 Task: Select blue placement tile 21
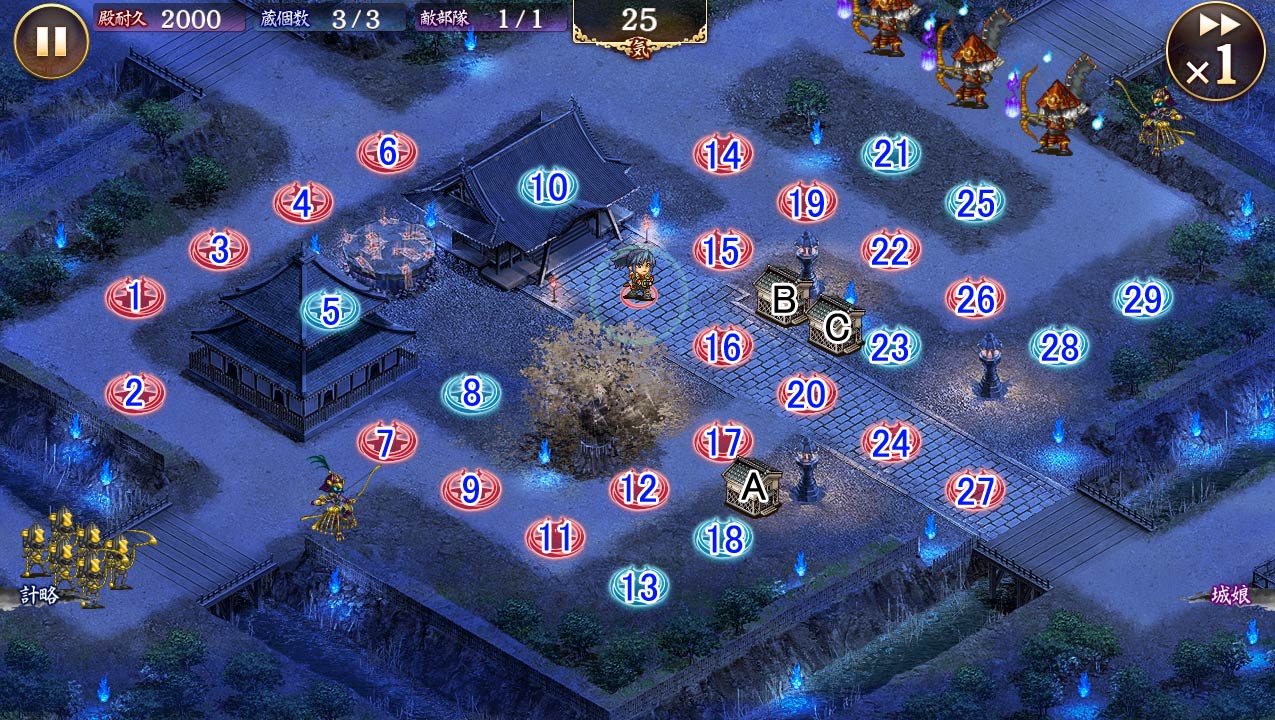click(x=890, y=154)
